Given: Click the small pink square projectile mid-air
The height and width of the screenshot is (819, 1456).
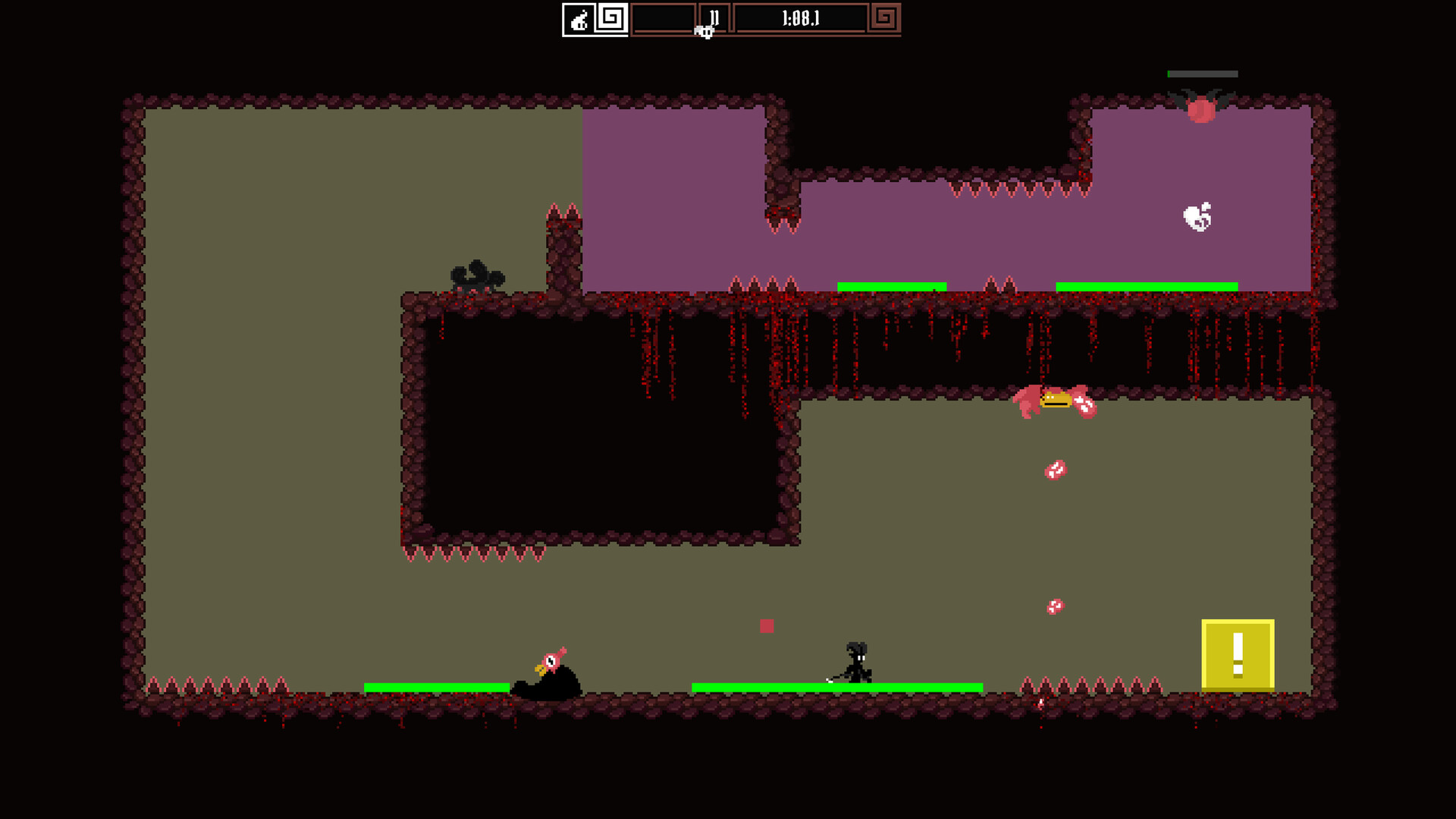Looking at the screenshot, I should pos(767,626).
